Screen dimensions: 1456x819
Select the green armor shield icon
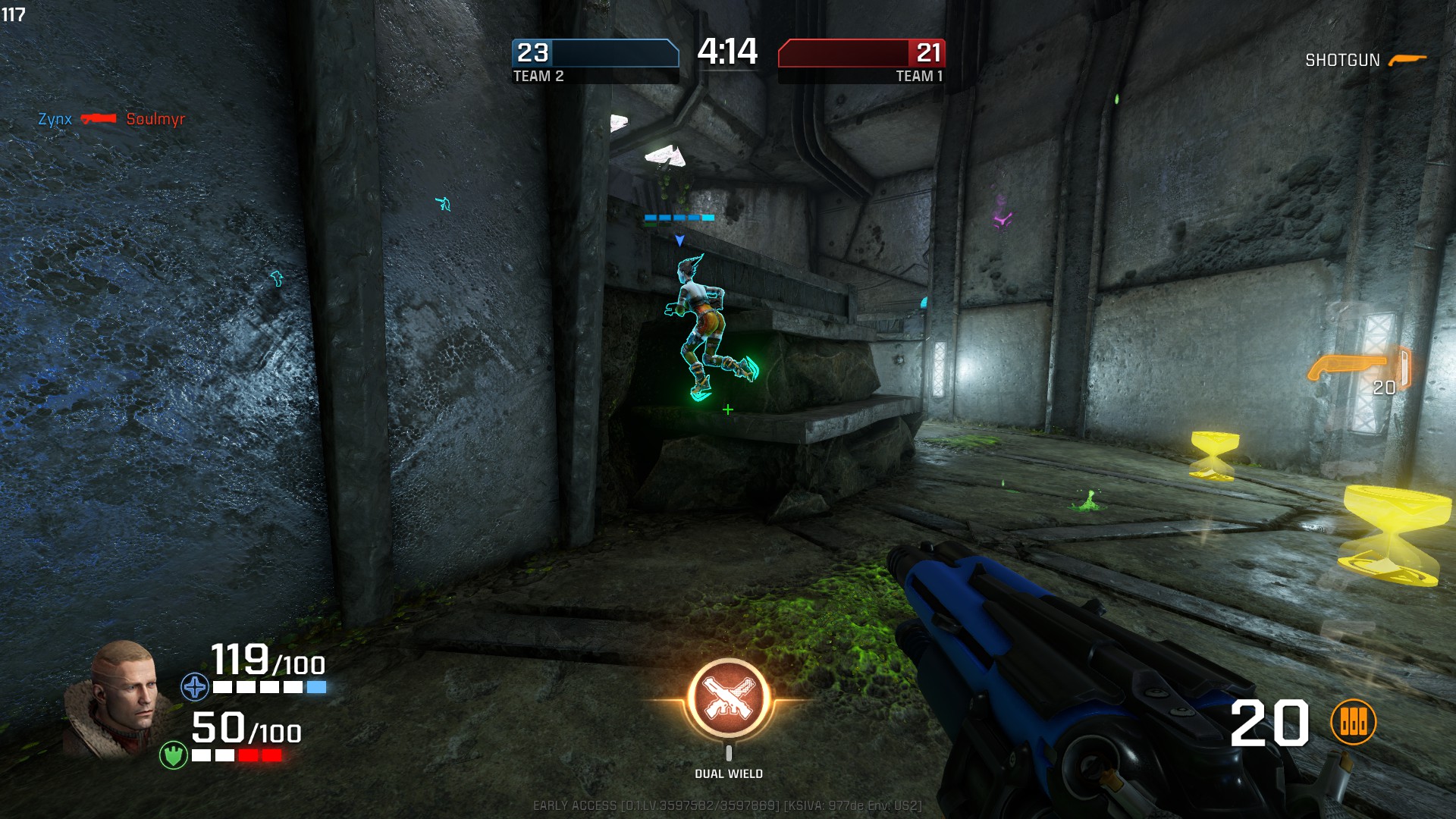pyautogui.click(x=173, y=755)
